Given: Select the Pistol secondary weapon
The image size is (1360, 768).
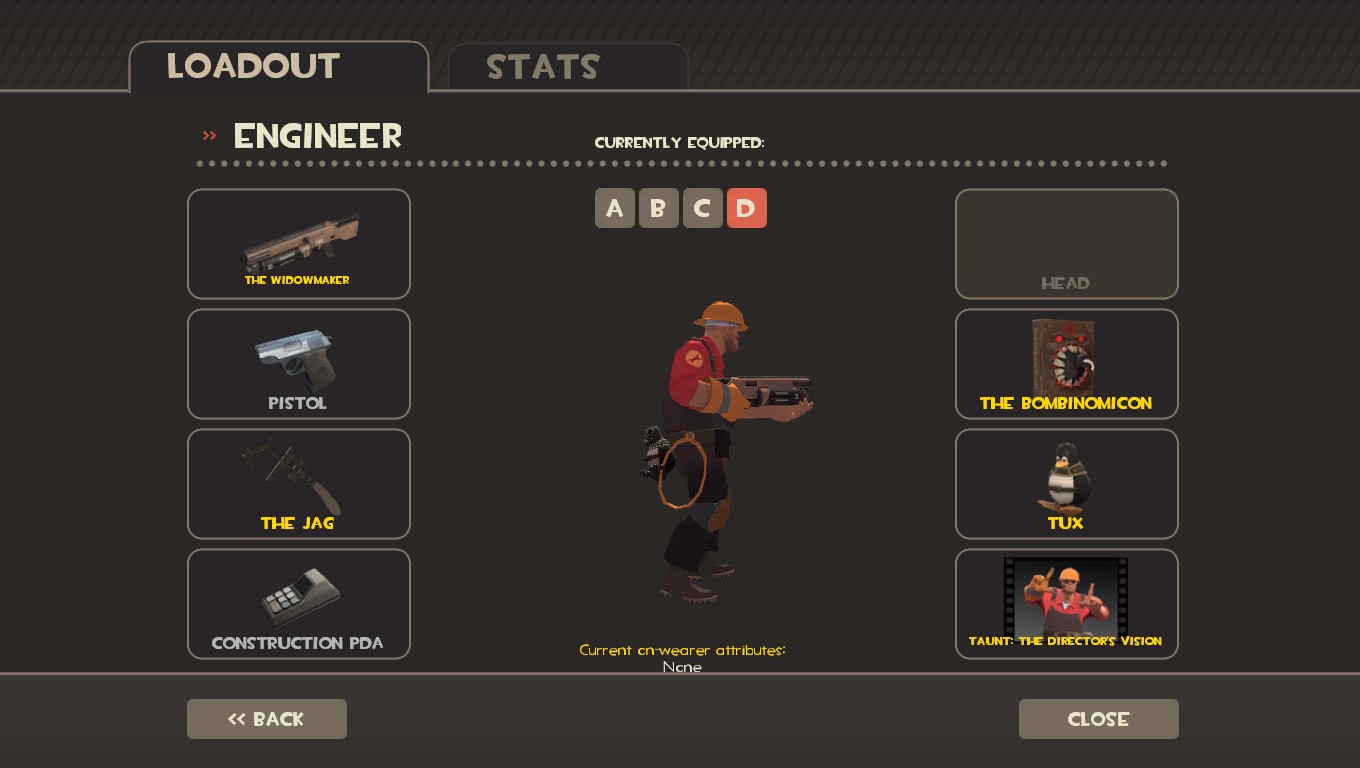Looking at the screenshot, I should point(298,363).
